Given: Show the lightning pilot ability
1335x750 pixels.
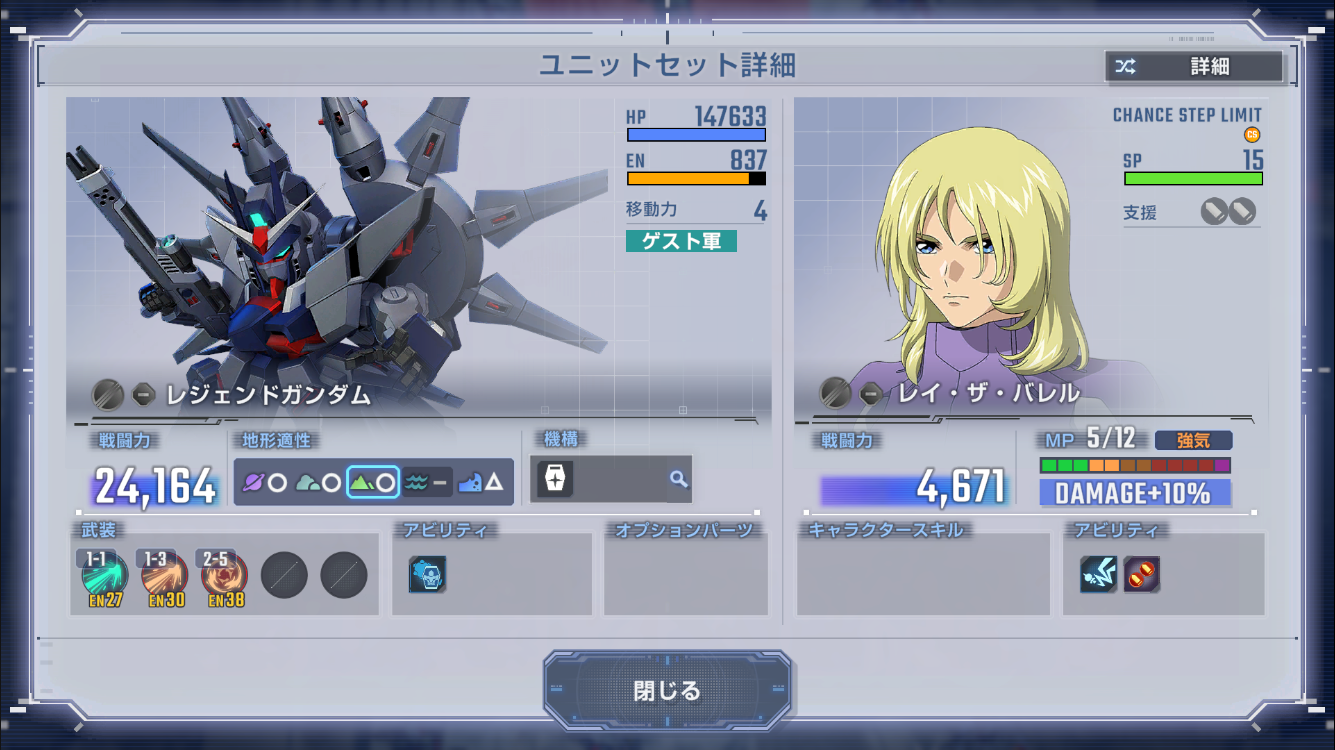Looking at the screenshot, I should coord(1098,575).
